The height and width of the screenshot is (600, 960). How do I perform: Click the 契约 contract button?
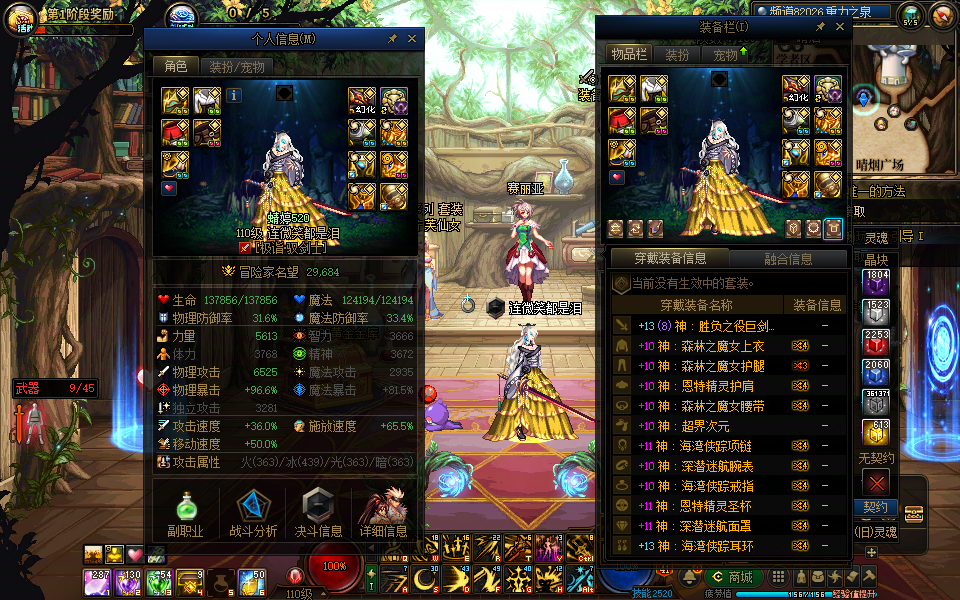click(x=876, y=507)
